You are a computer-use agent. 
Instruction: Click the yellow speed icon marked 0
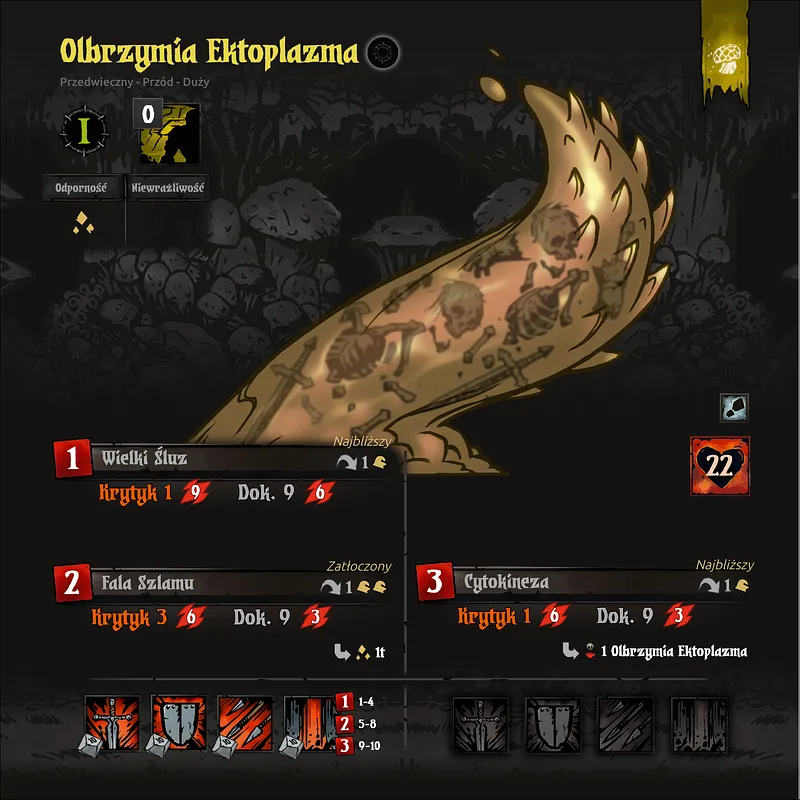click(x=167, y=131)
